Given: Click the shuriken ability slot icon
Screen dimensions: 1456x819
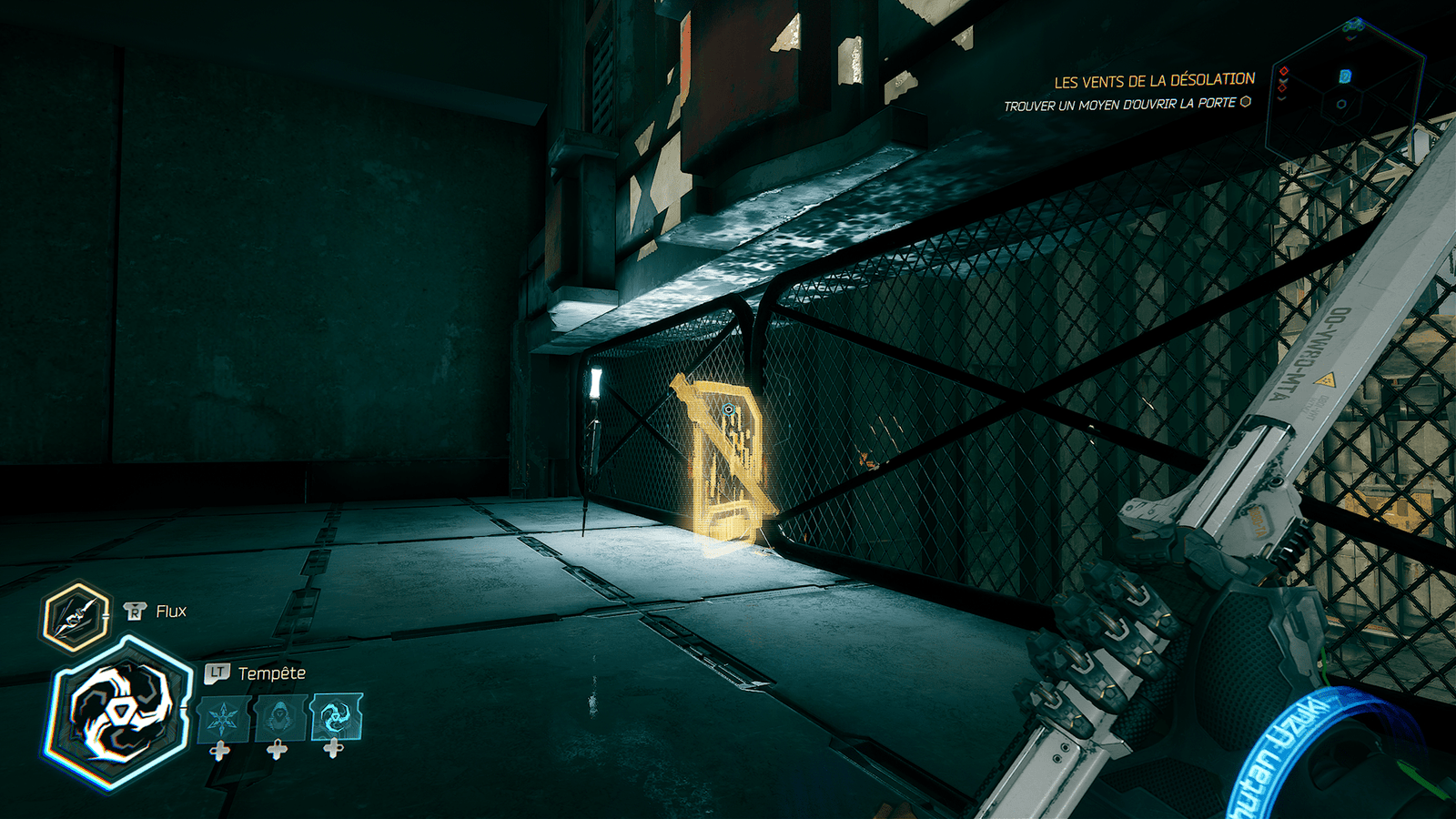Looking at the screenshot, I should (222, 715).
